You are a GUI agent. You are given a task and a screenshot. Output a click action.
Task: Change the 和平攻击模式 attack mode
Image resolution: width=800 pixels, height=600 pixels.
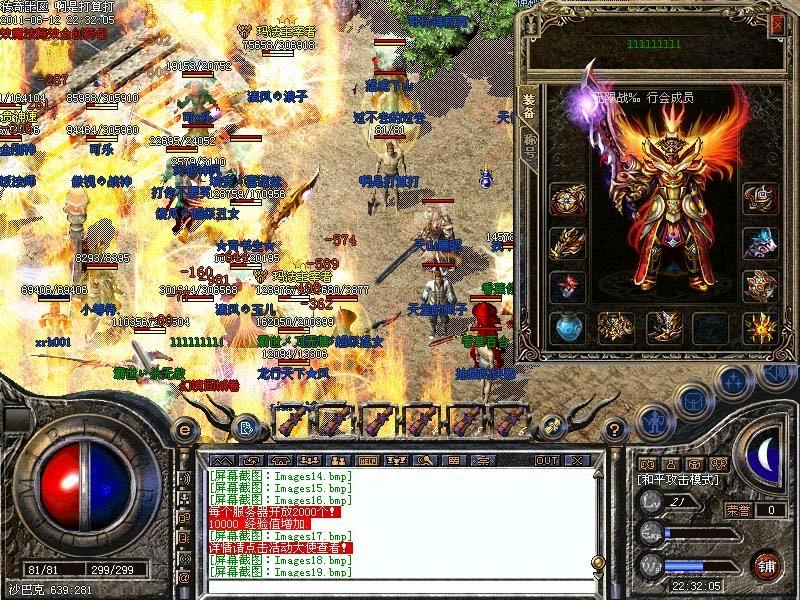click(x=676, y=480)
